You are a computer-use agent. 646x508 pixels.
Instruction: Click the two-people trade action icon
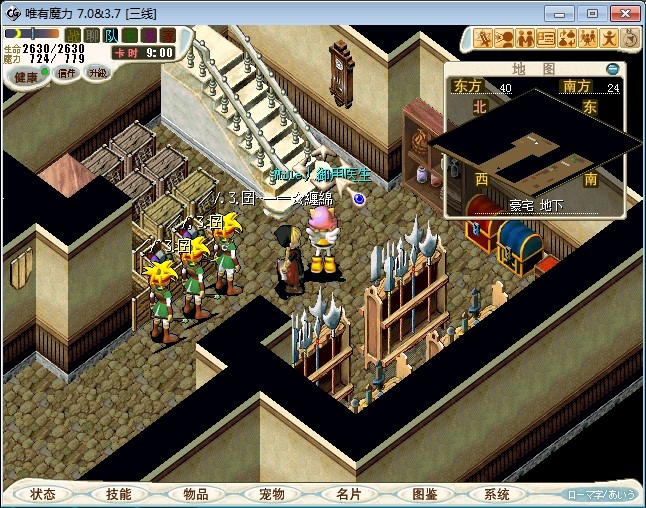click(525, 38)
